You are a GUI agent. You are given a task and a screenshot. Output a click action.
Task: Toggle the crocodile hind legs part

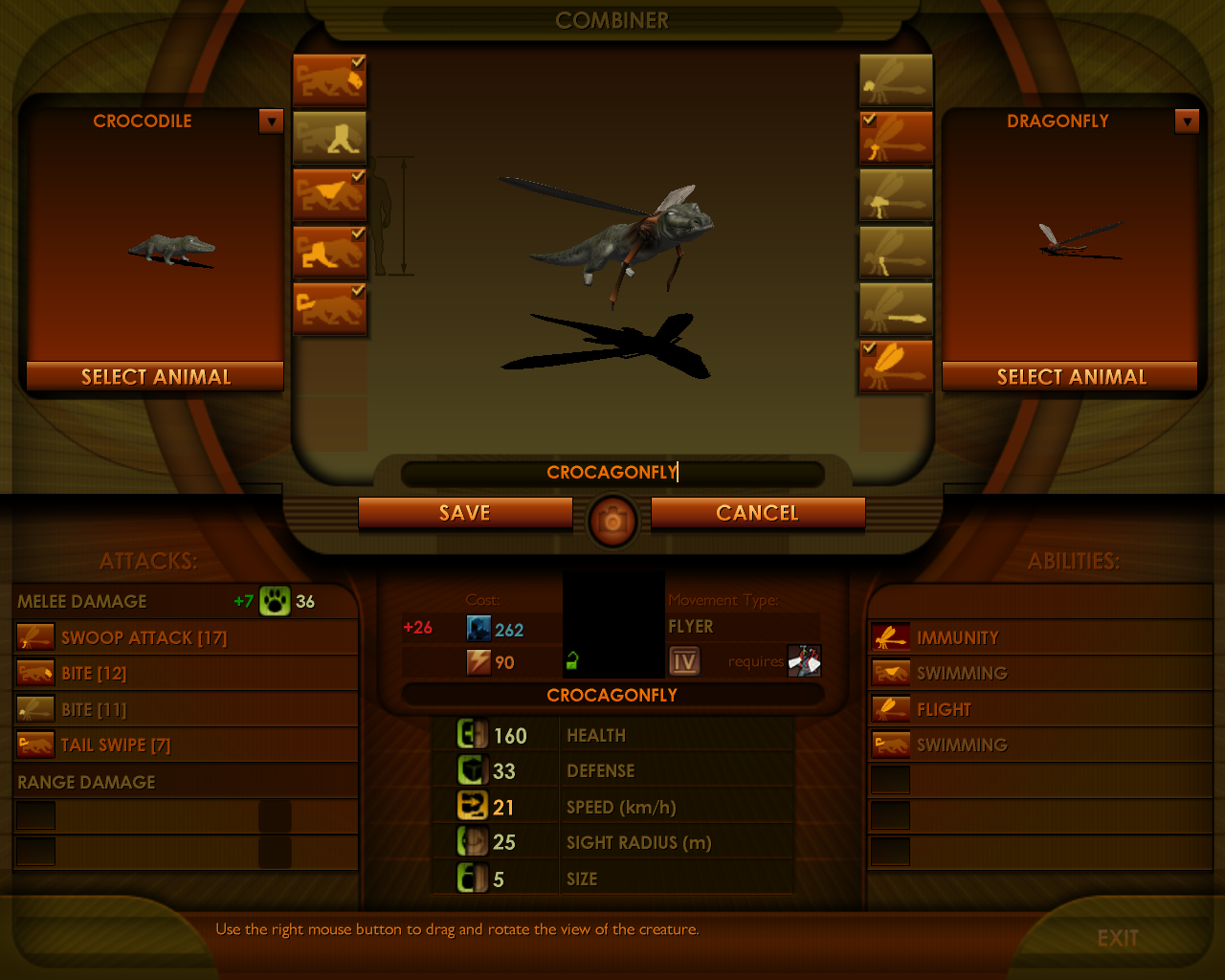tap(329, 252)
